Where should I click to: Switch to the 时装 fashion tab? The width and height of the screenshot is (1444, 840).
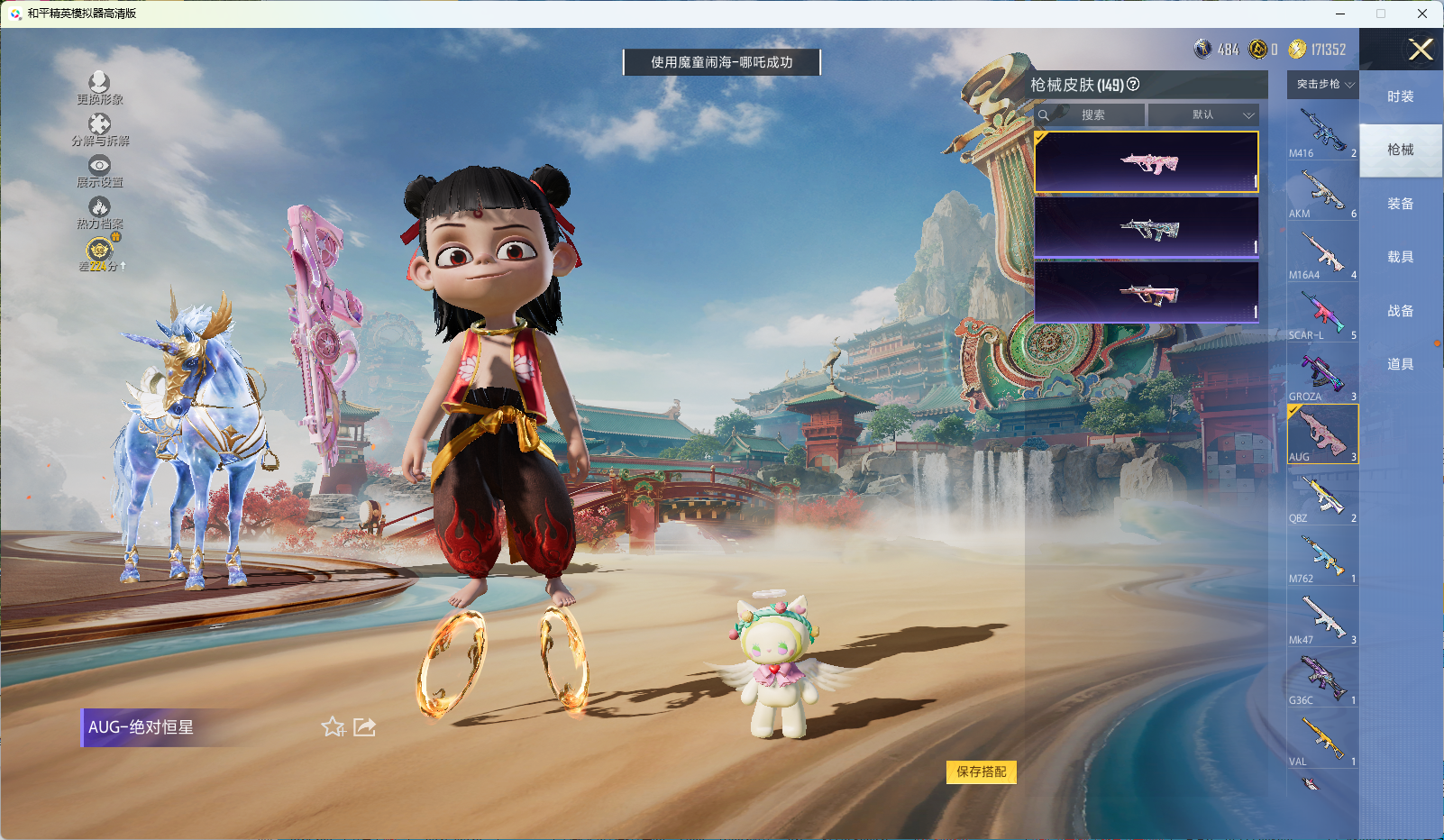[x=1400, y=96]
